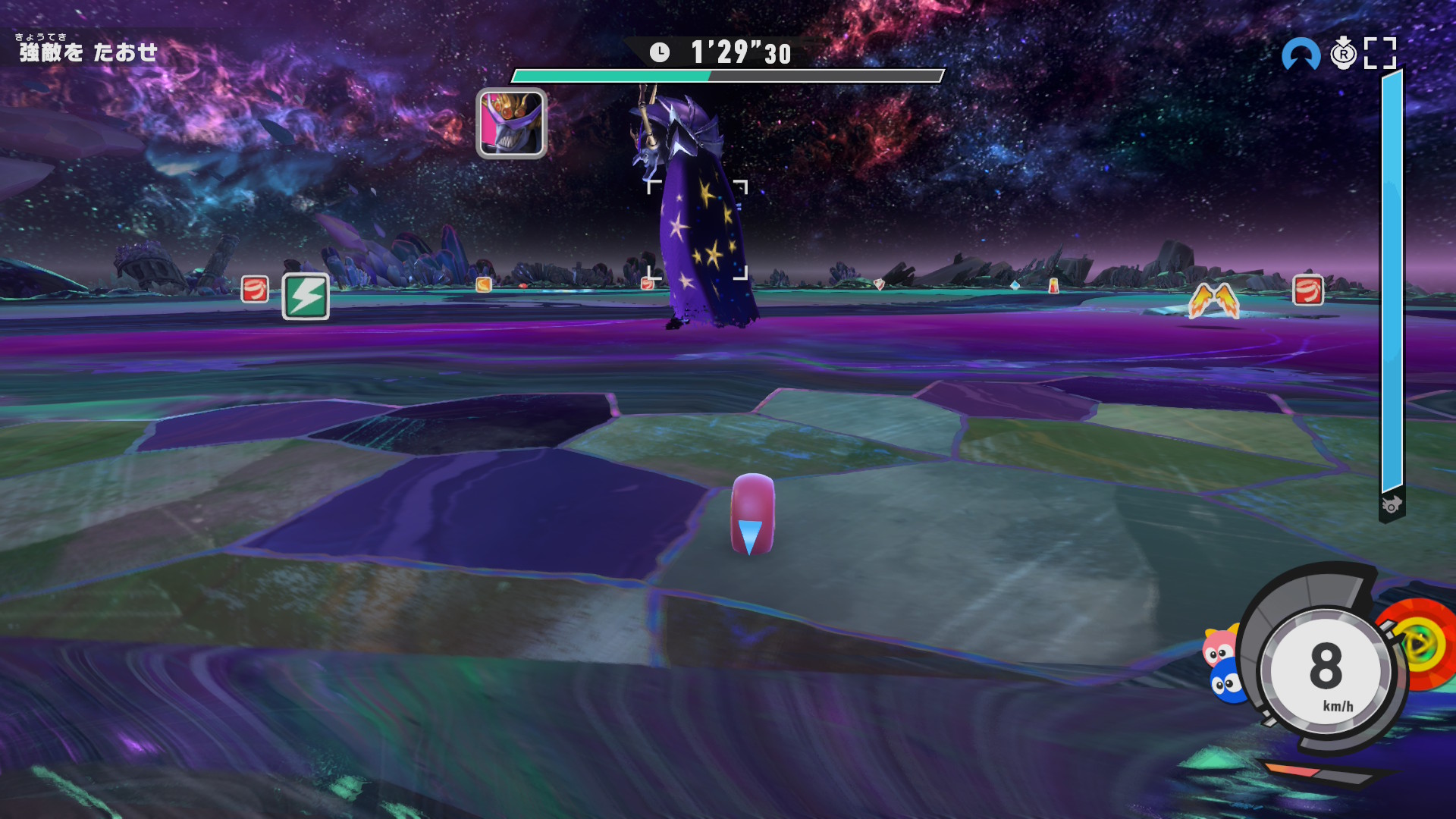Viewport: 1456px width, 819px height.
Task: Pick the flaming wings item marker
Action: pos(1213,301)
